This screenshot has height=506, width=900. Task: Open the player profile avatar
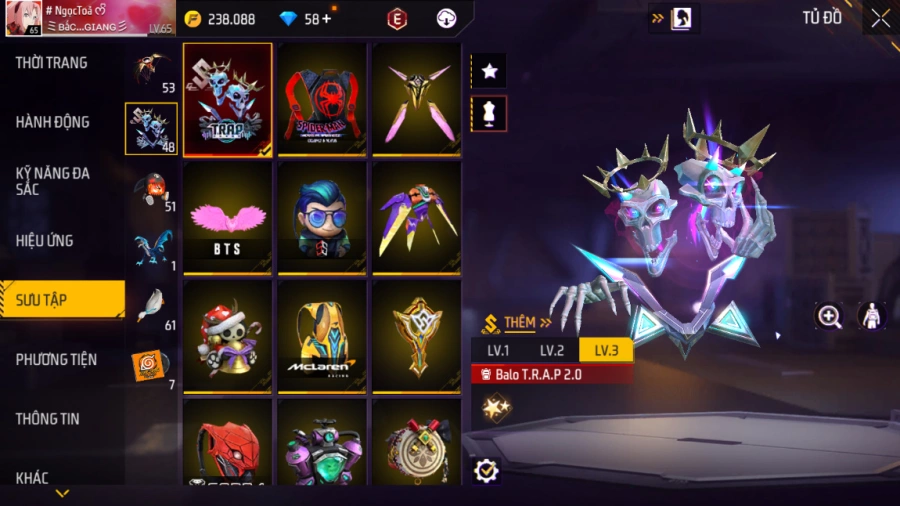pos(21,17)
